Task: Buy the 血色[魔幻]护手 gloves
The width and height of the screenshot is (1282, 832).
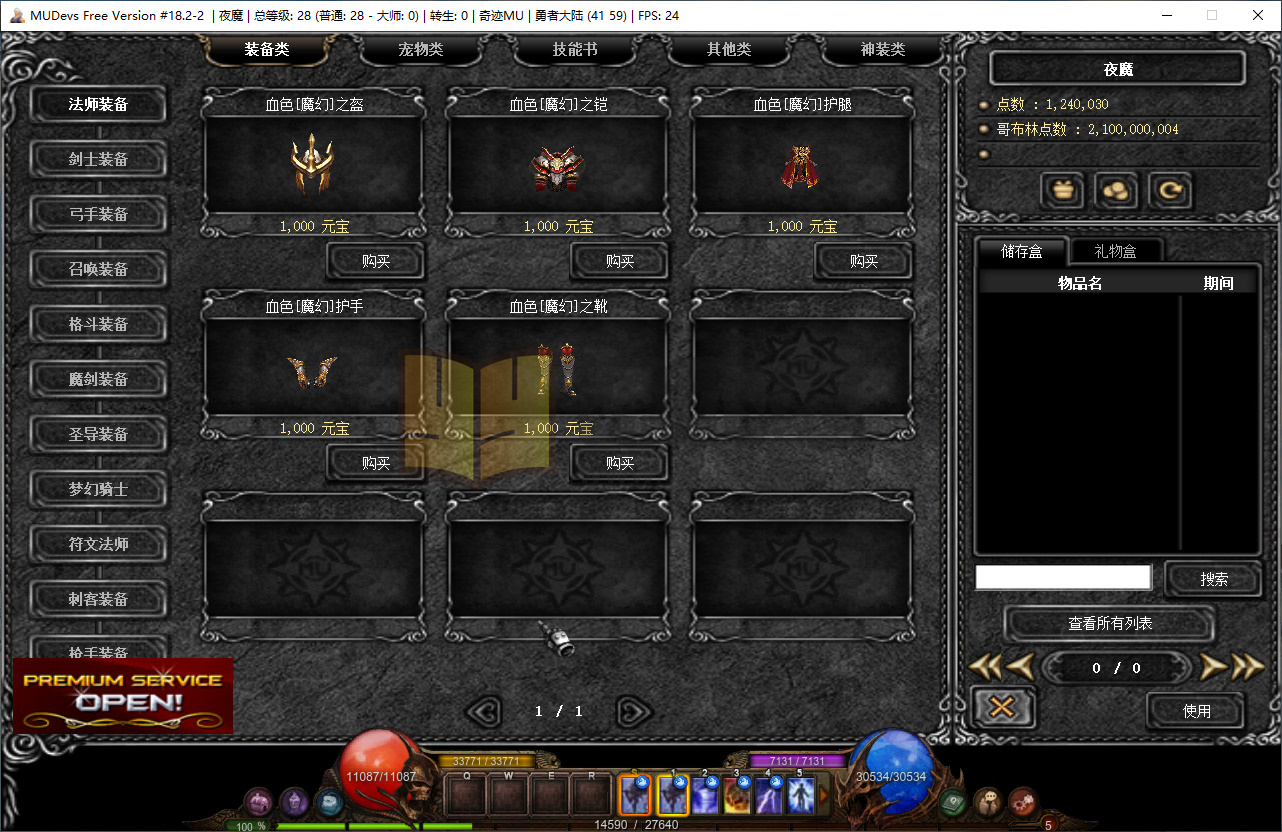Action: [376, 463]
